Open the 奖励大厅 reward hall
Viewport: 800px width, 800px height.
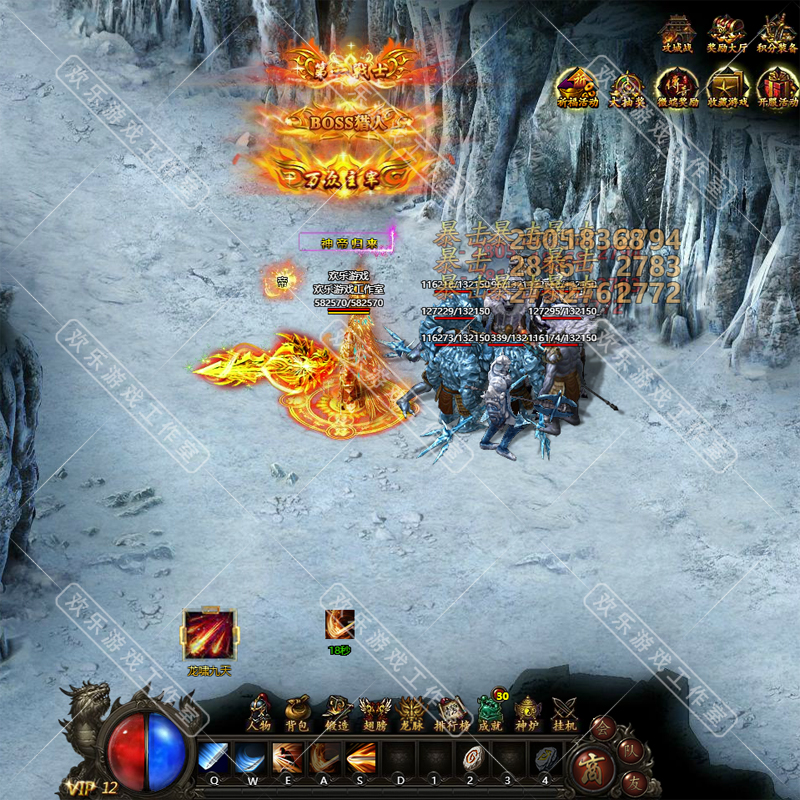click(727, 32)
